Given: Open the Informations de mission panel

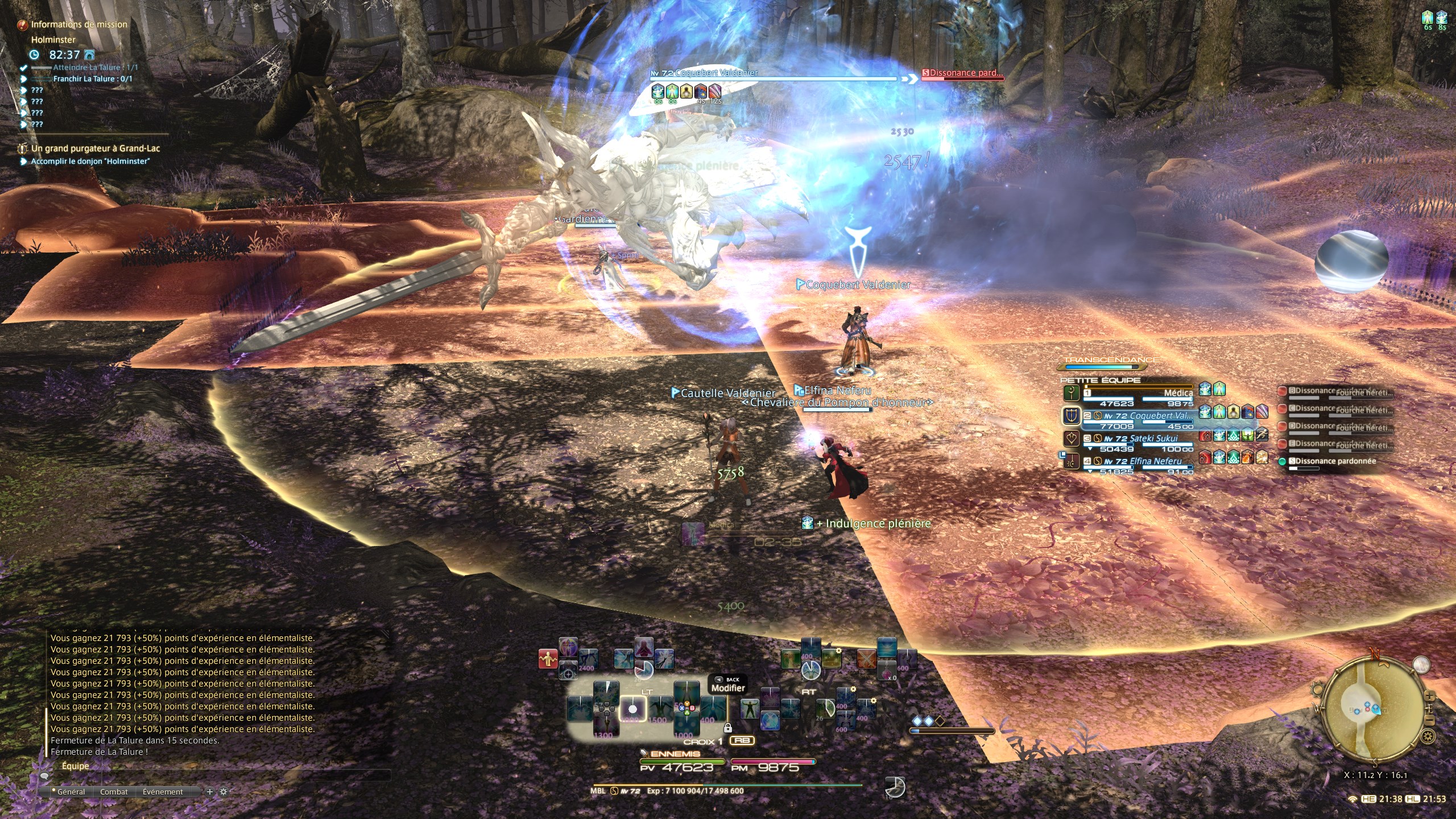Looking at the screenshot, I should 78,24.
